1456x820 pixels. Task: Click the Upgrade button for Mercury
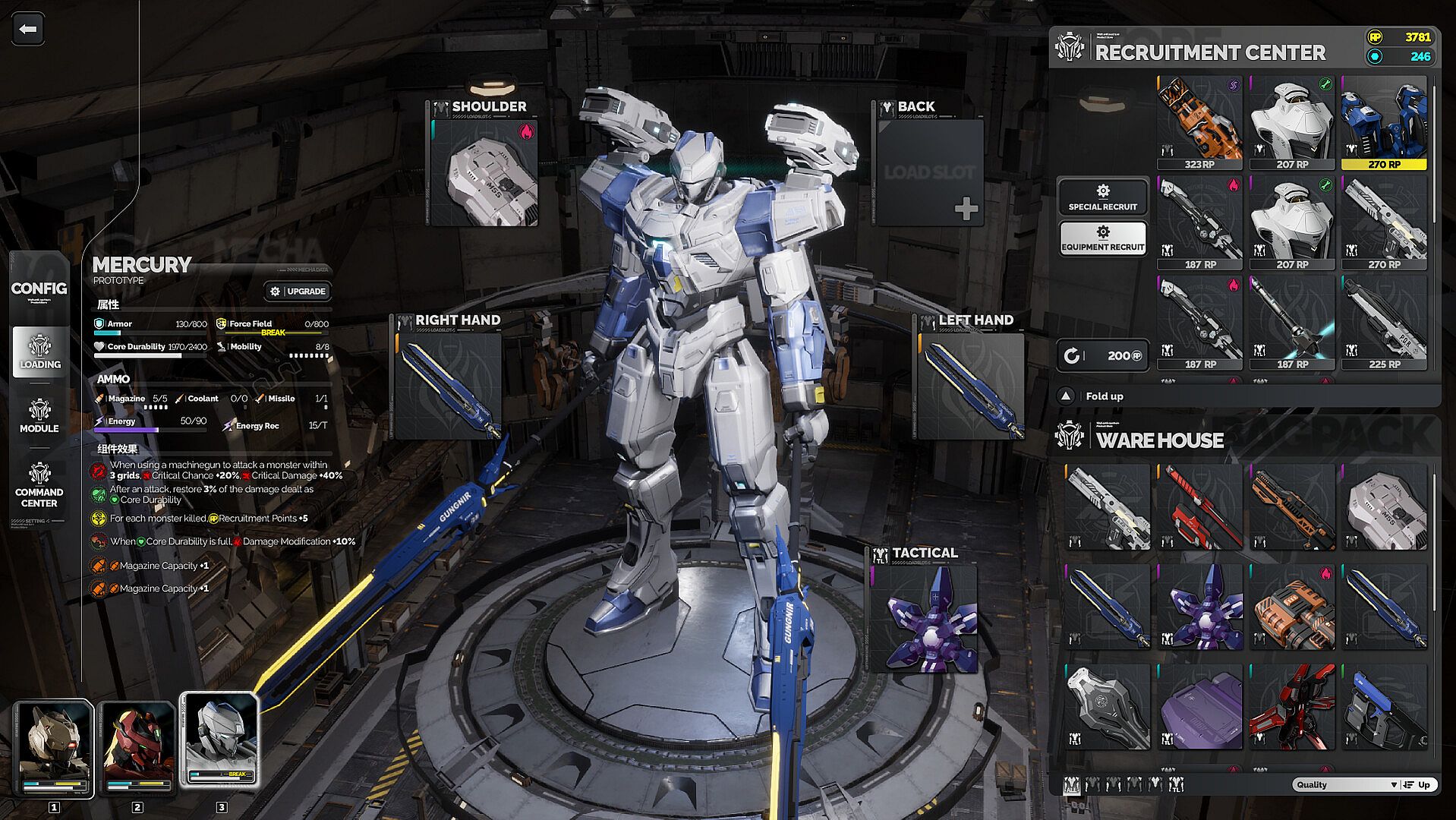(298, 292)
